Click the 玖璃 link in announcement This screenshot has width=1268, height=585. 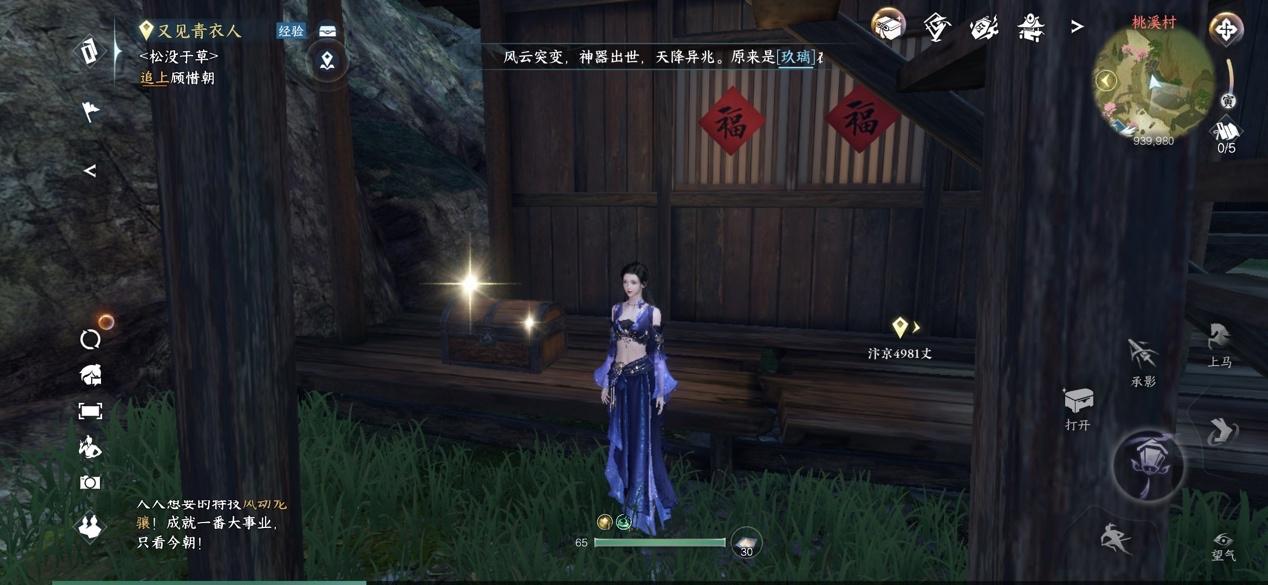coord(796,58)
